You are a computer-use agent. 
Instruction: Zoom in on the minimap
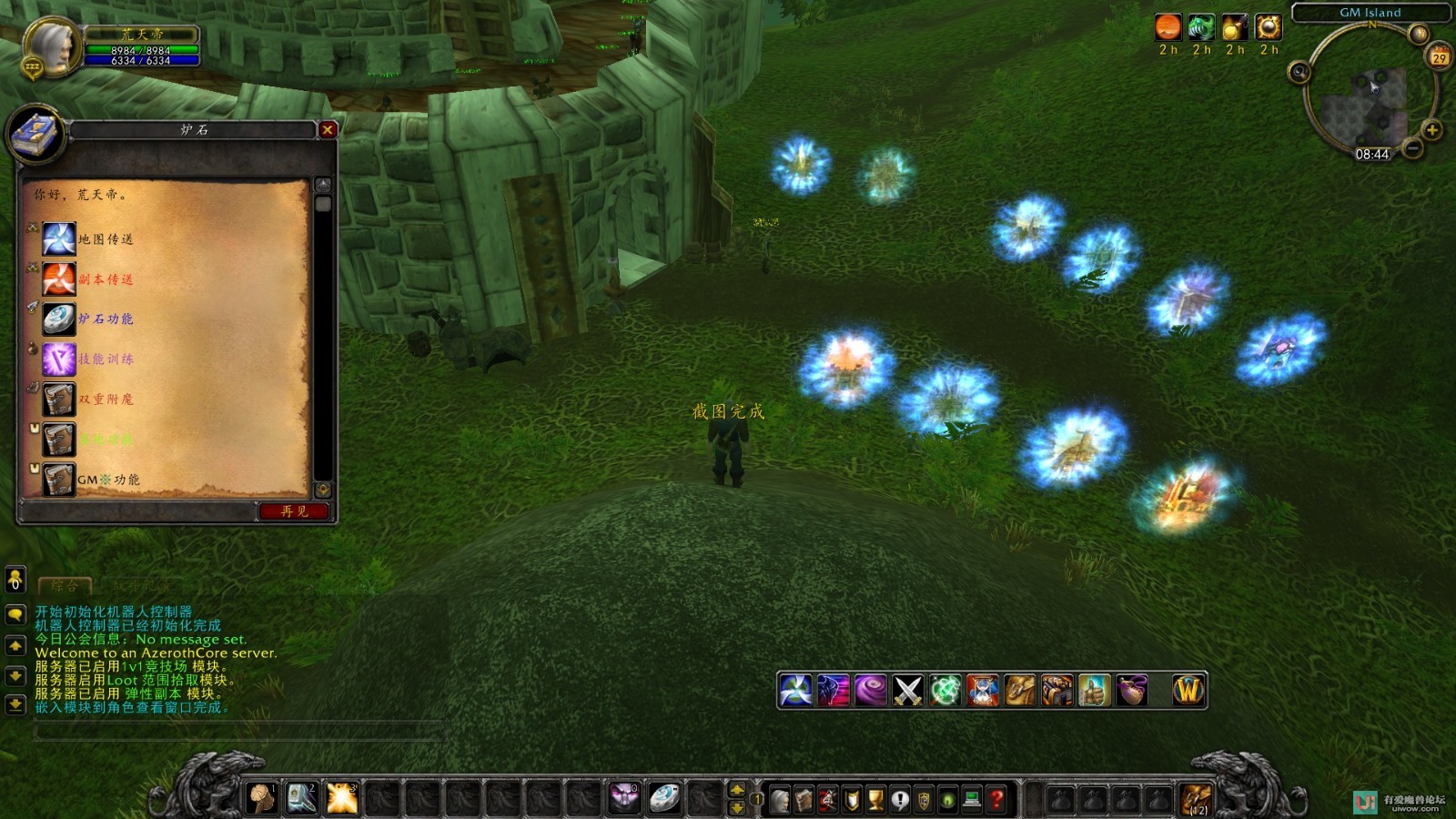(1431, 130)
